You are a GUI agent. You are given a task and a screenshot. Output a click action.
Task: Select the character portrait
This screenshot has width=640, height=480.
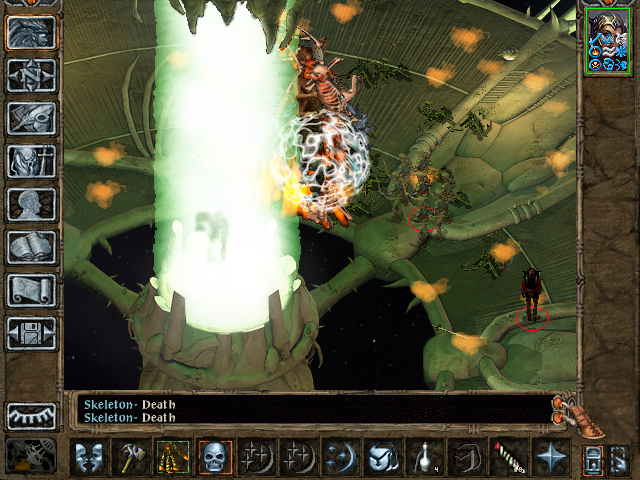[606, 41]
